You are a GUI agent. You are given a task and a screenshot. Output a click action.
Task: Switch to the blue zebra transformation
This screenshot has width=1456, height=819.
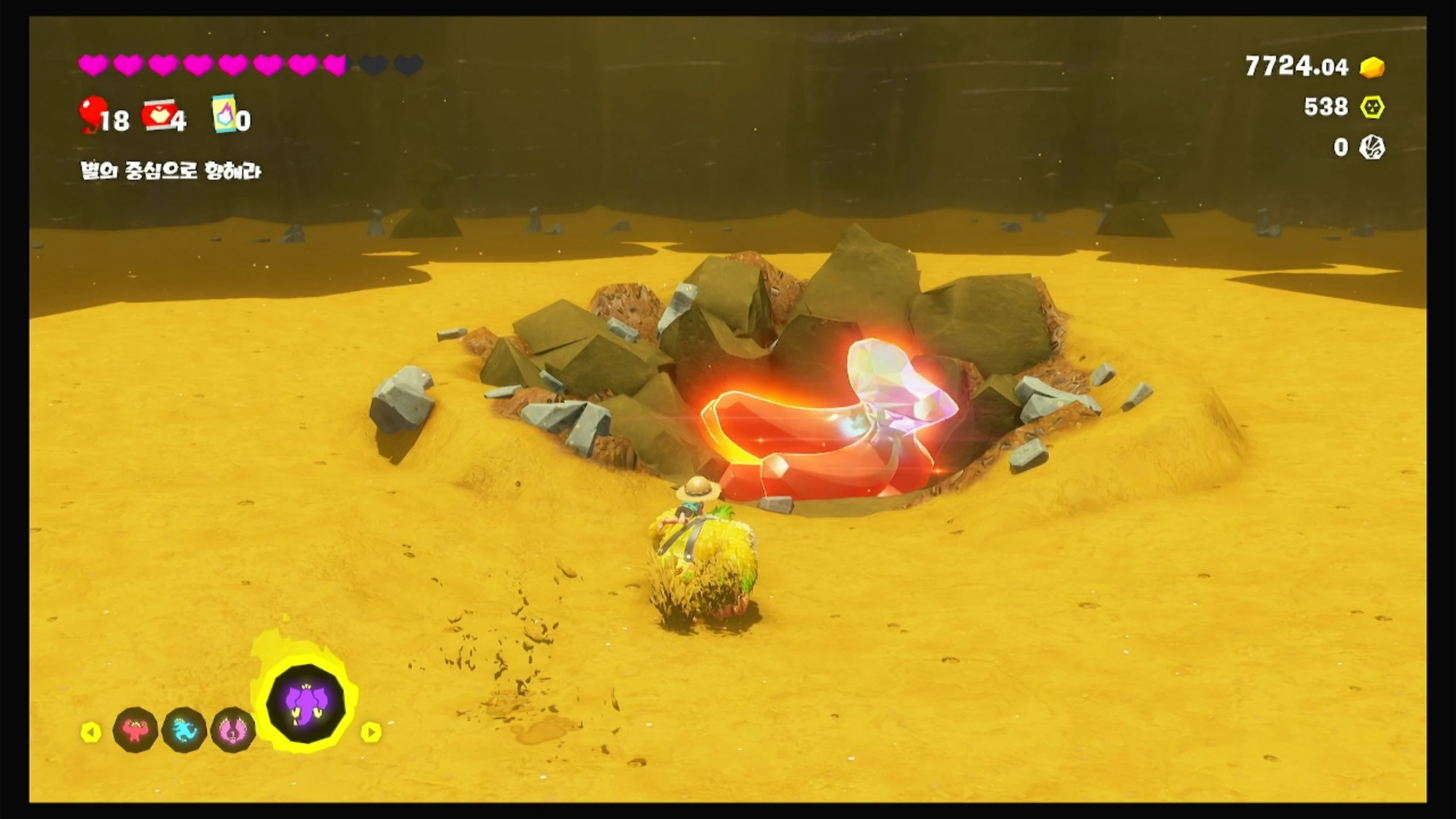pos(184,730)
